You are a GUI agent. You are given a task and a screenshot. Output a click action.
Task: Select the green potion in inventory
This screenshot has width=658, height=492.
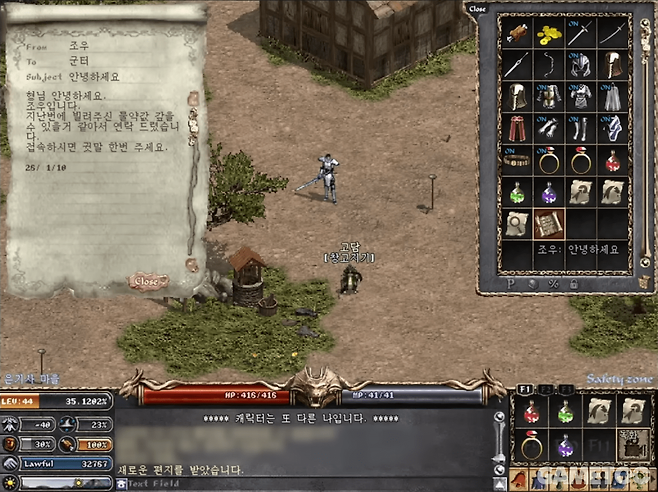coord(518,191)
